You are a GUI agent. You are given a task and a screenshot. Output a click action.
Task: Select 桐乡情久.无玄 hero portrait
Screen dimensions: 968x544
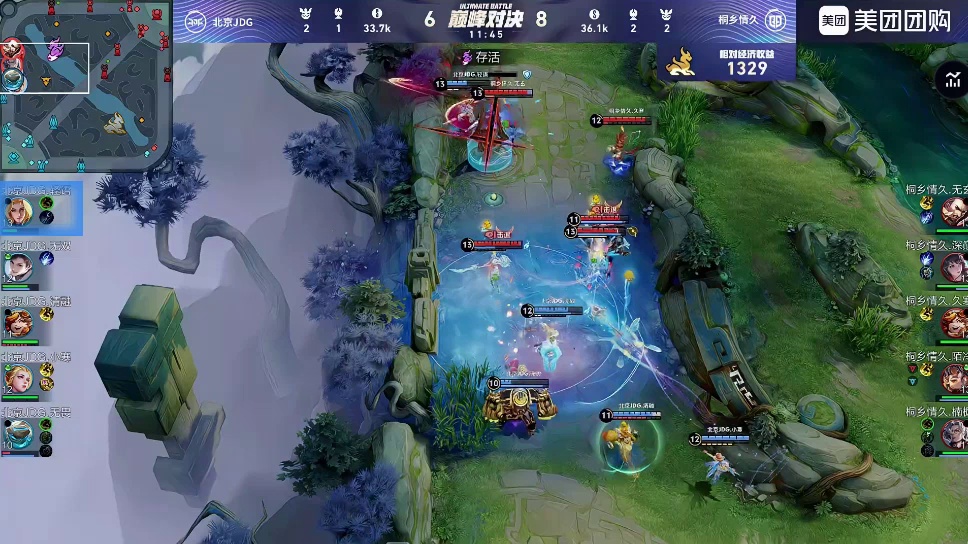(x=953, y=211)
